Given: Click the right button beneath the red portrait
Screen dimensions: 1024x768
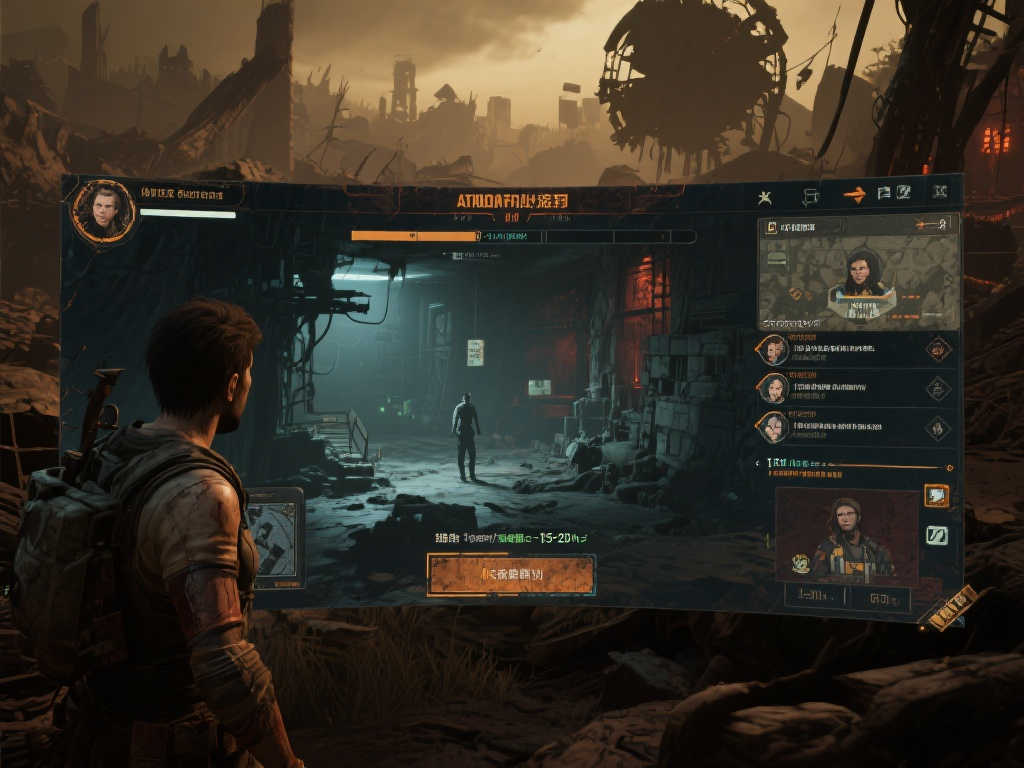Looking at the screenshot, I should coord(881,599).
